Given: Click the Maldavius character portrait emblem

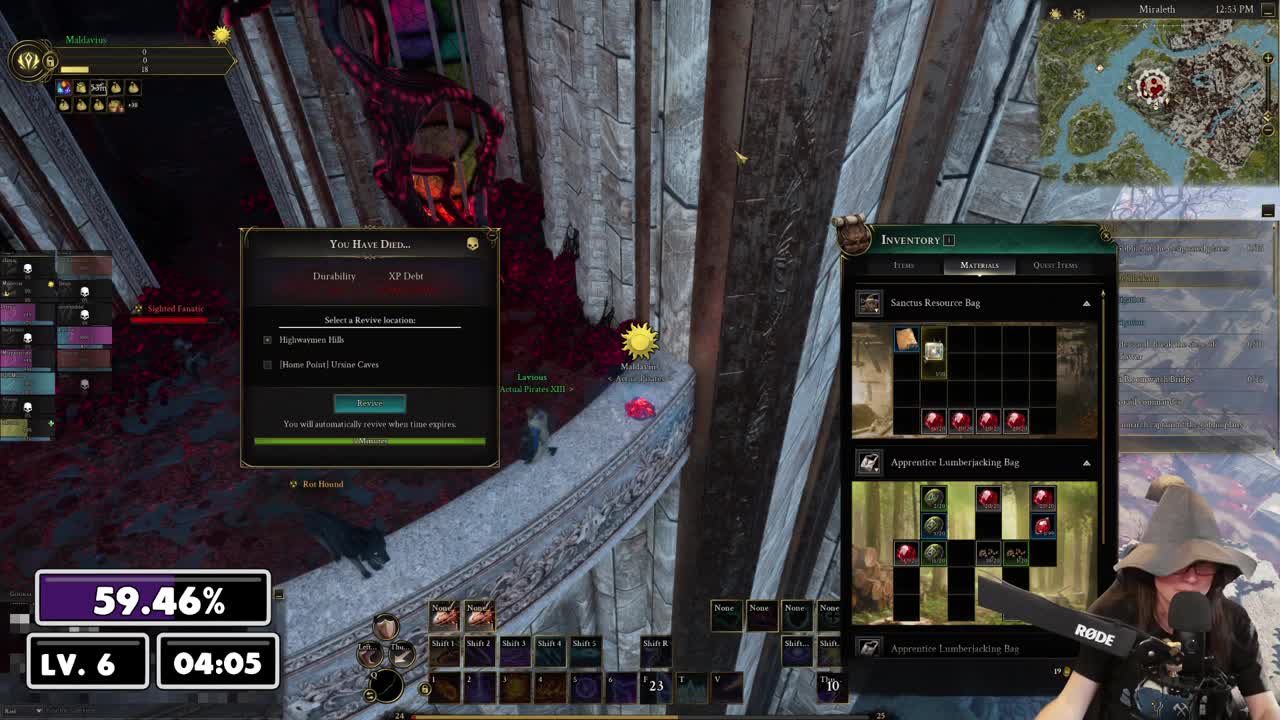Looking at the screenshot, I should click(28, 61).
